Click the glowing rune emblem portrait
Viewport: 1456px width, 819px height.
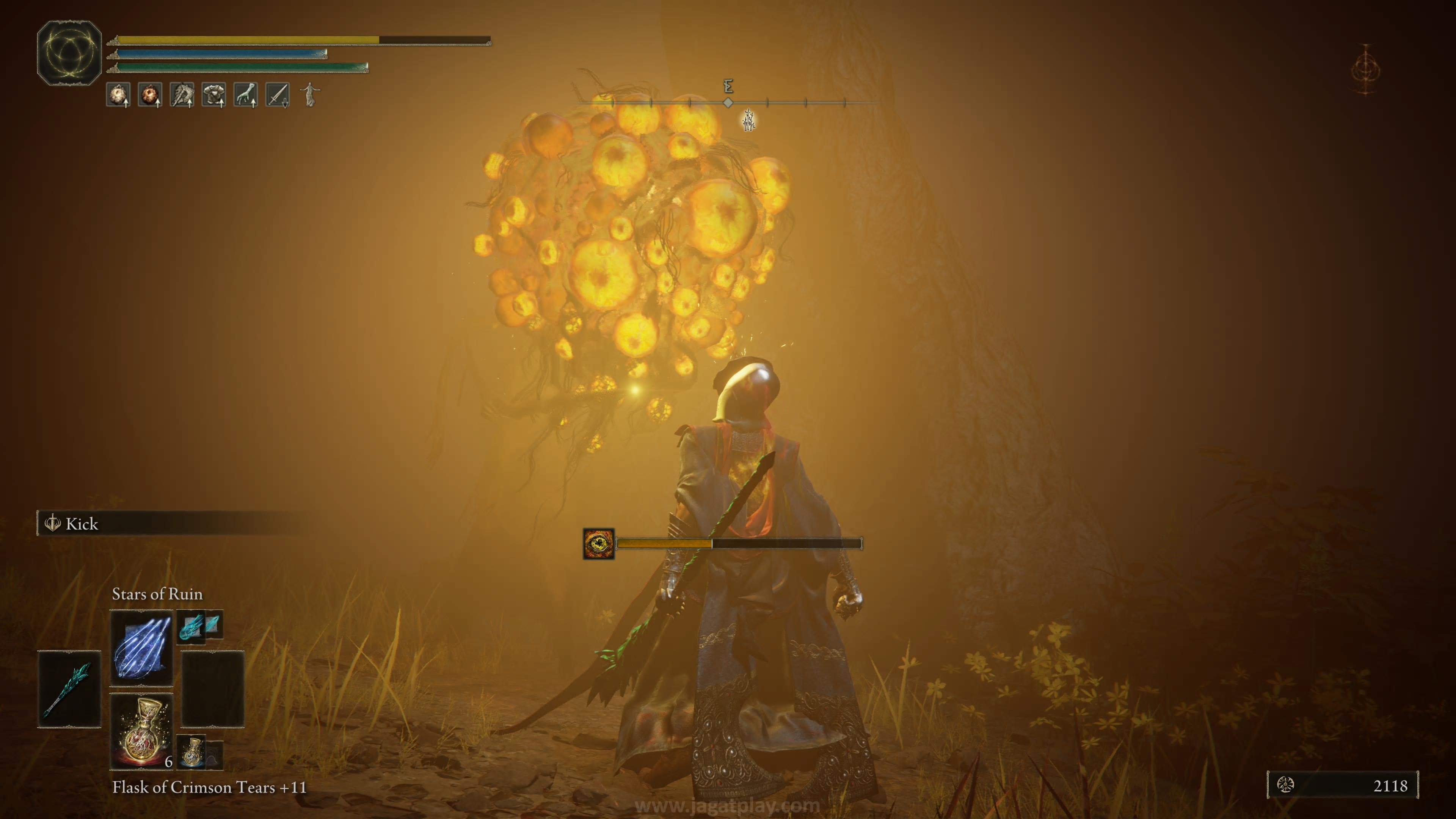[x=69, y=53]
